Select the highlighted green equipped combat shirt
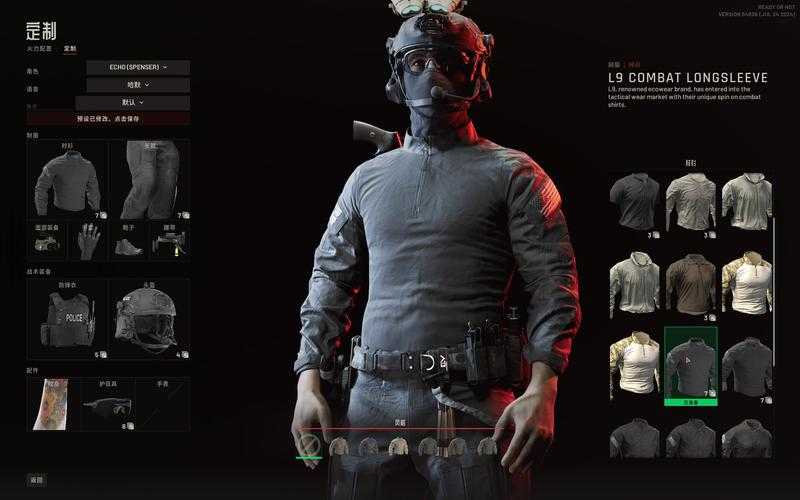 691,364
